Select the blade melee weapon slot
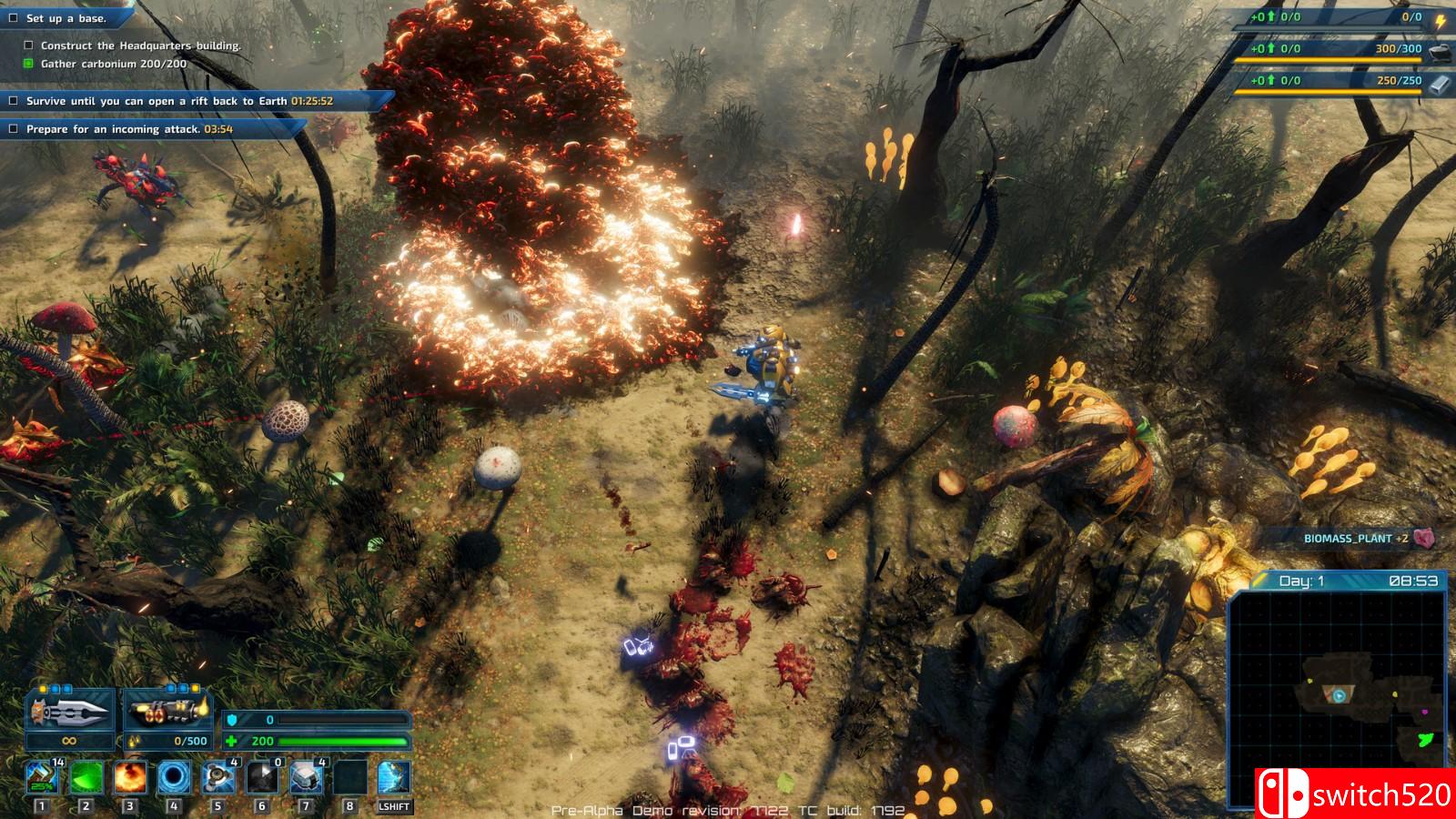 point(70,710)
